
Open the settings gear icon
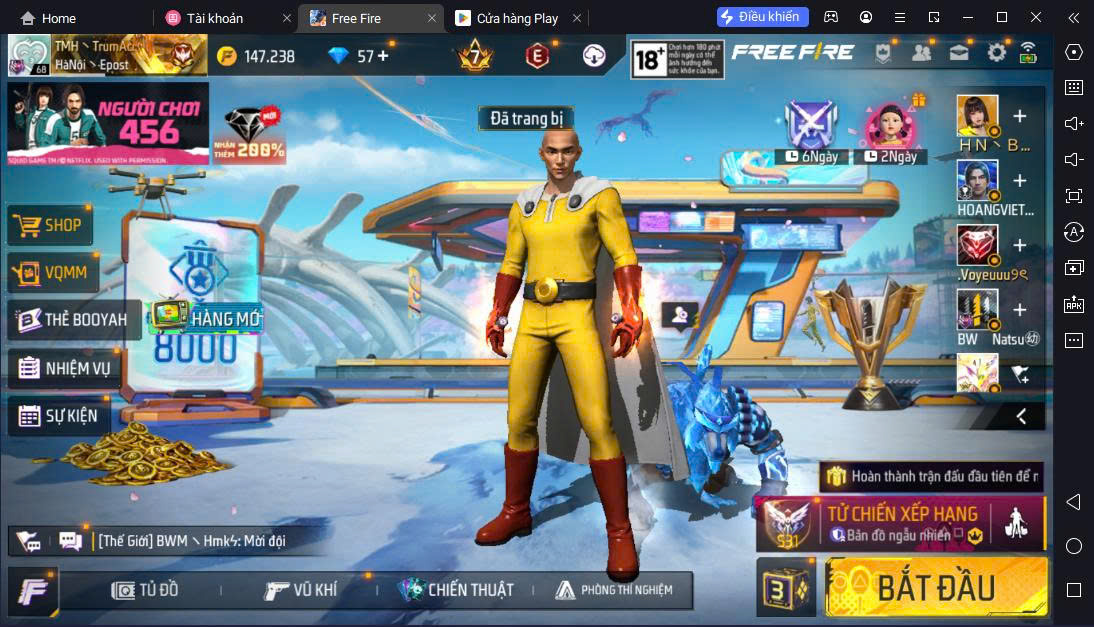(996, 53)
